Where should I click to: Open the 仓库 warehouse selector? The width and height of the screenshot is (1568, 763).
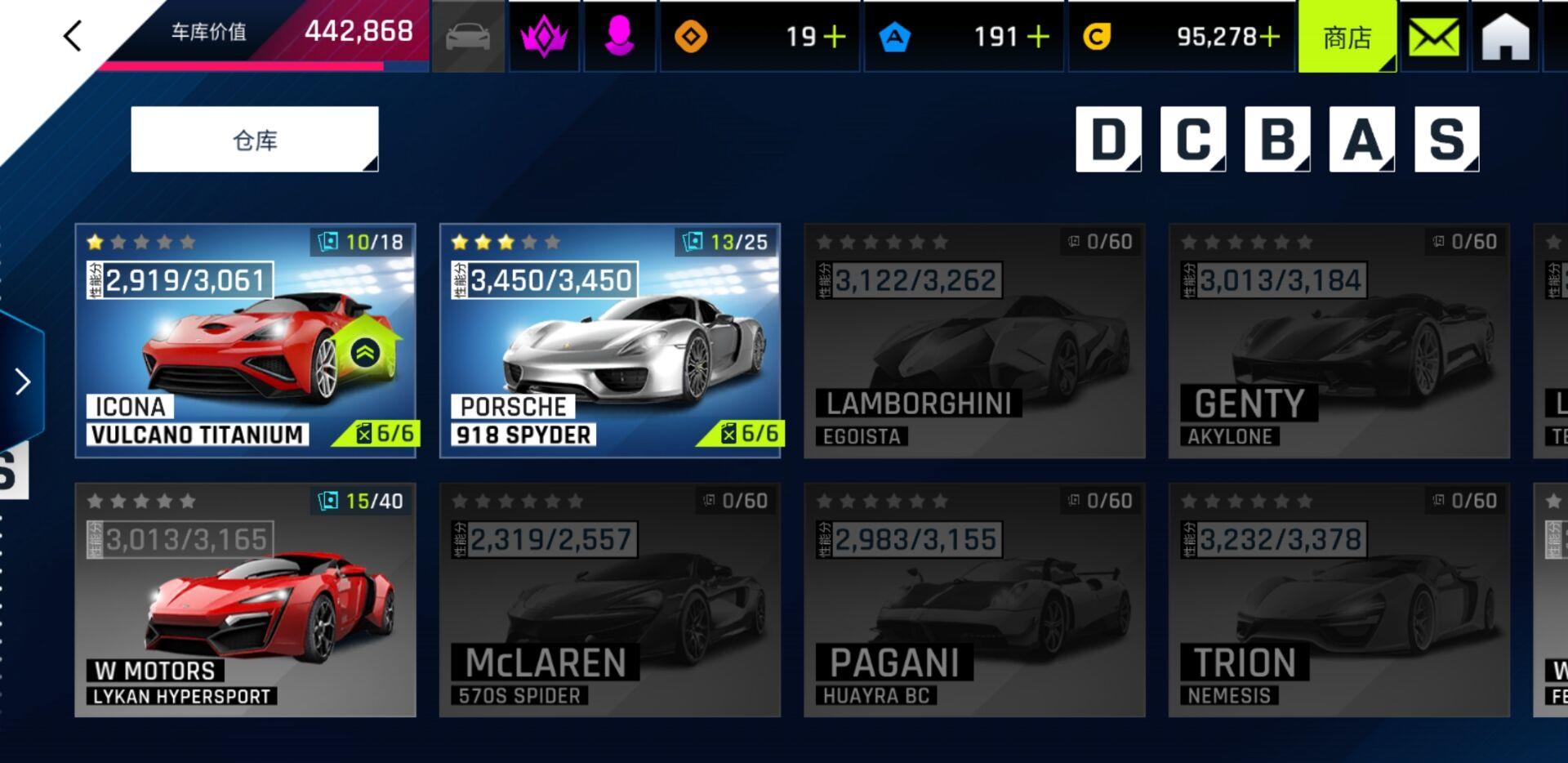(x=254, y=139)
